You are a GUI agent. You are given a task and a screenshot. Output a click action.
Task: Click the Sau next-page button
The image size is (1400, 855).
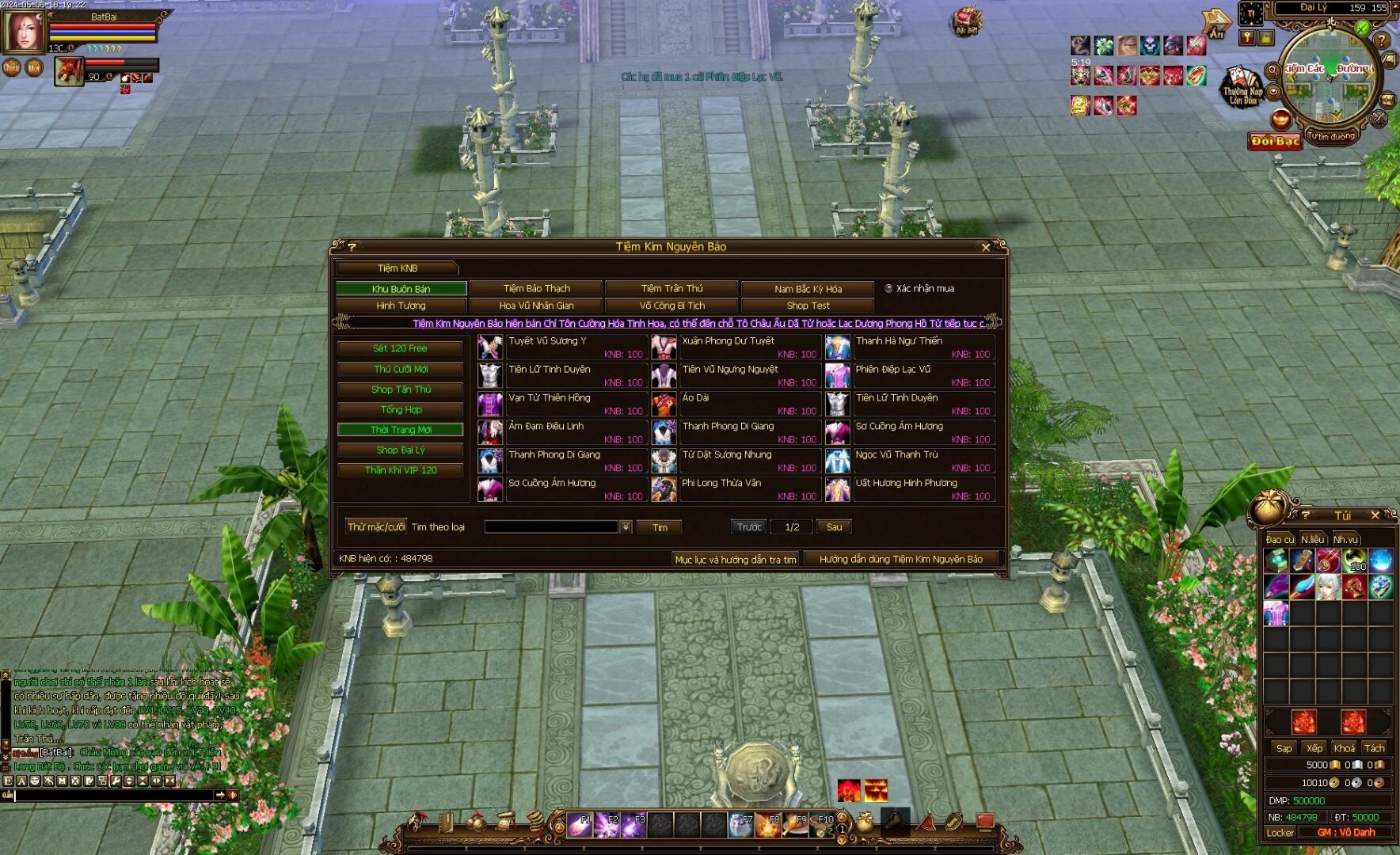[834, 526]
